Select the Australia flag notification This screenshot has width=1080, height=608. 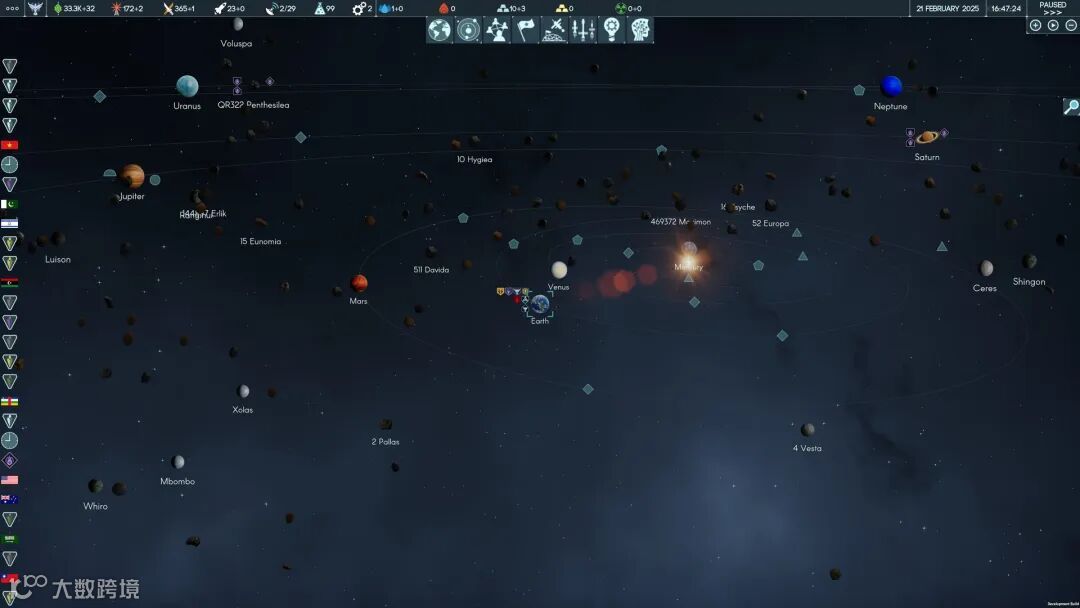pos(10,499)
